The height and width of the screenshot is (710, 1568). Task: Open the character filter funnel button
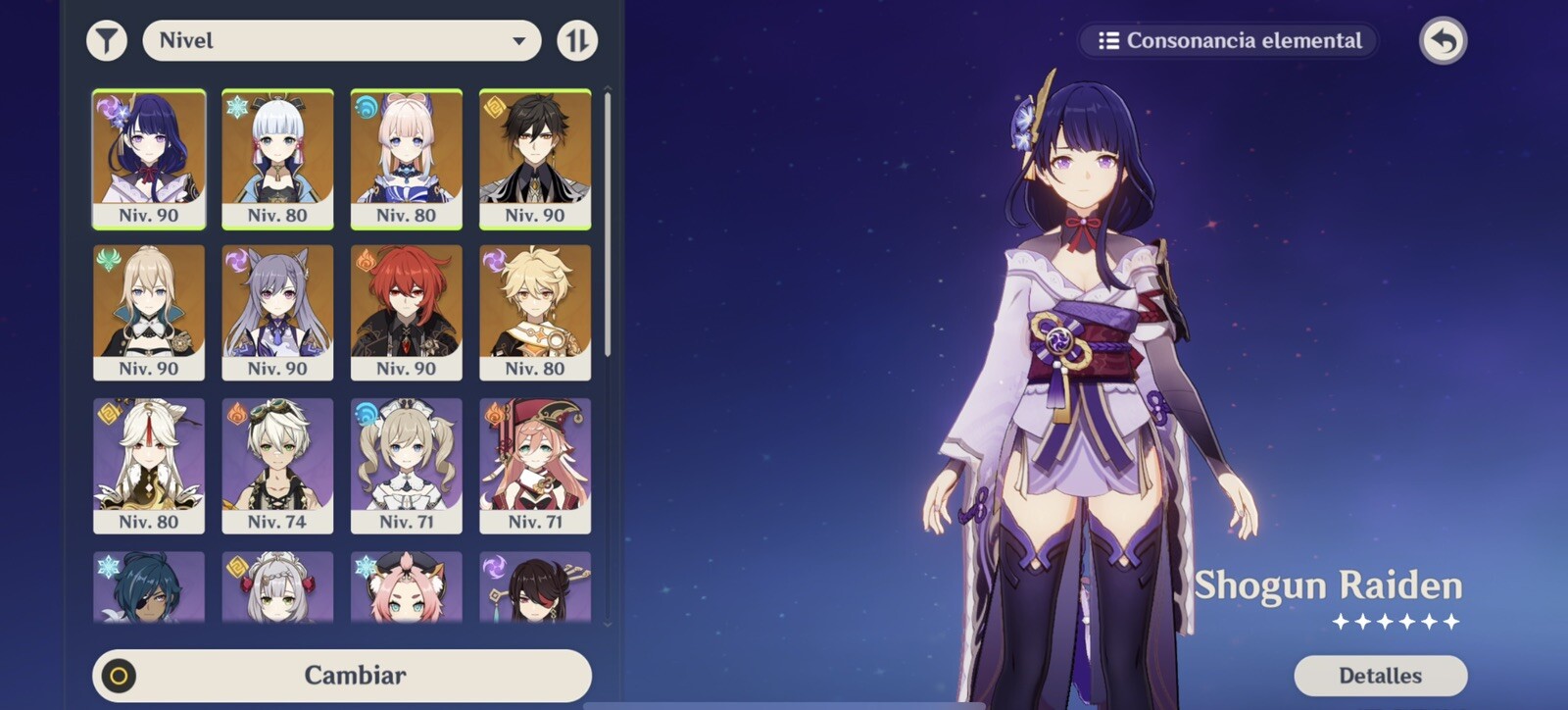point(107,41)
